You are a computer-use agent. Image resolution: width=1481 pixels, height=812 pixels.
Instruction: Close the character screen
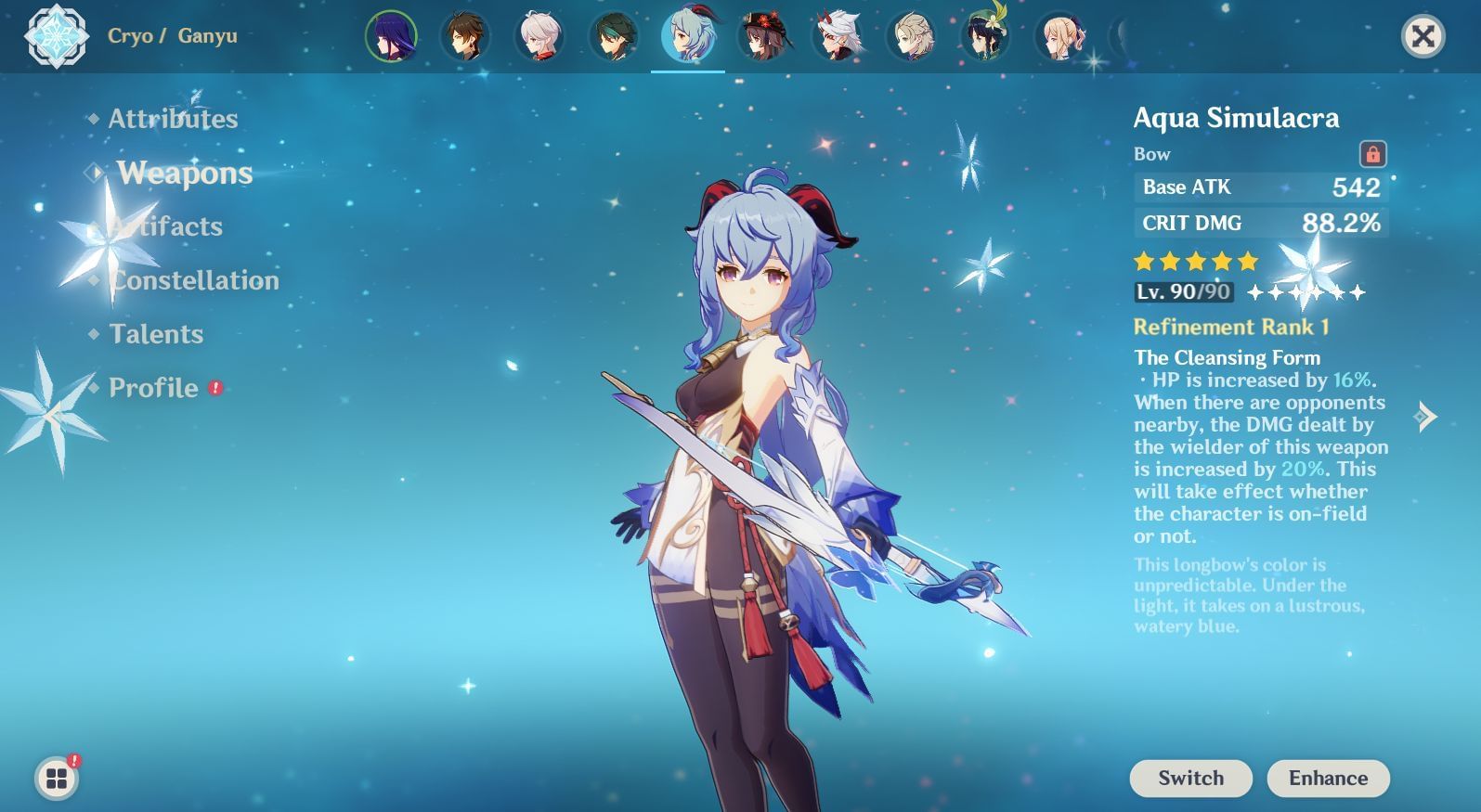pos(1423,37)
